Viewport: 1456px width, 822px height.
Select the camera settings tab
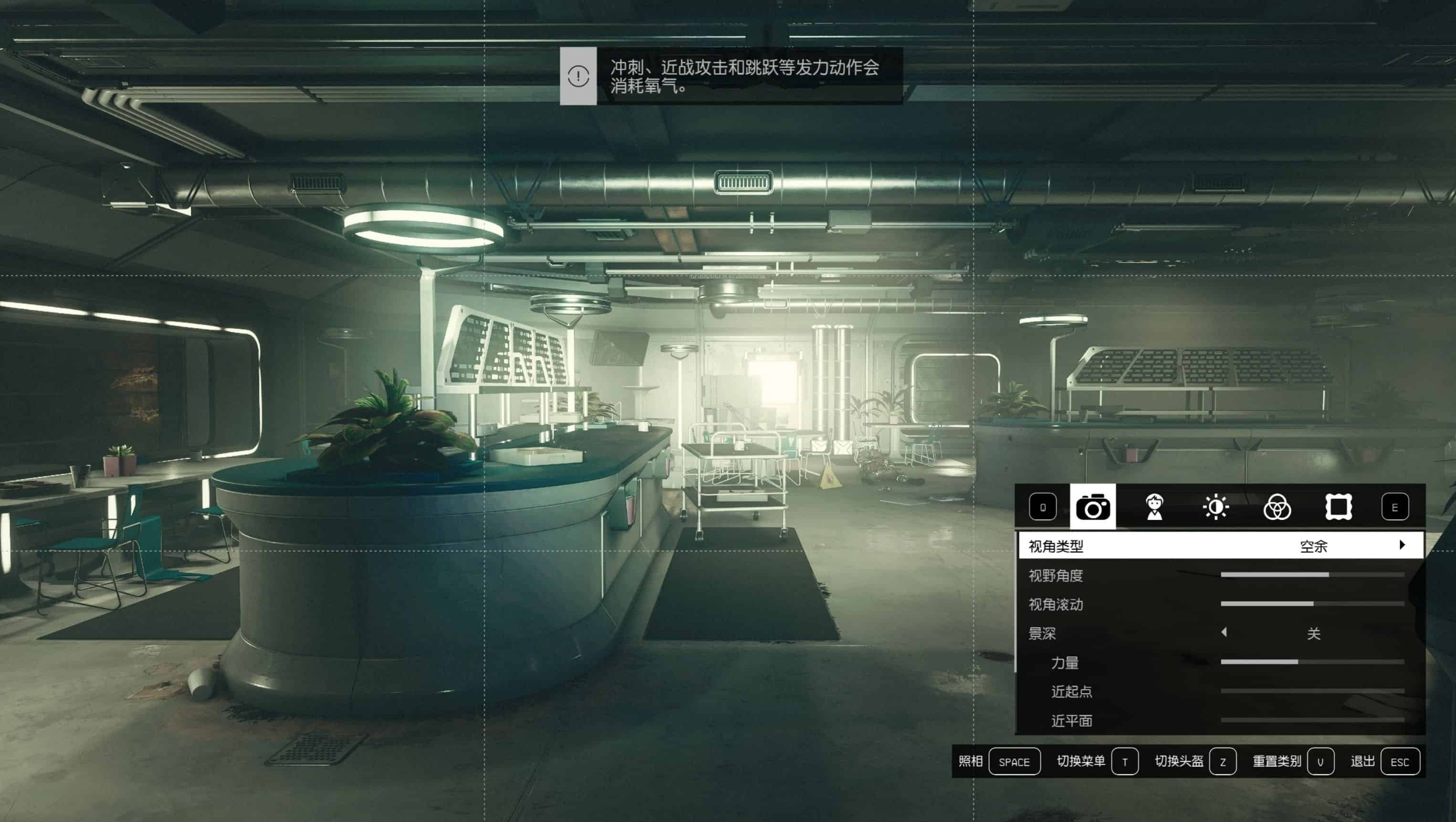(x=1092, y=506)
